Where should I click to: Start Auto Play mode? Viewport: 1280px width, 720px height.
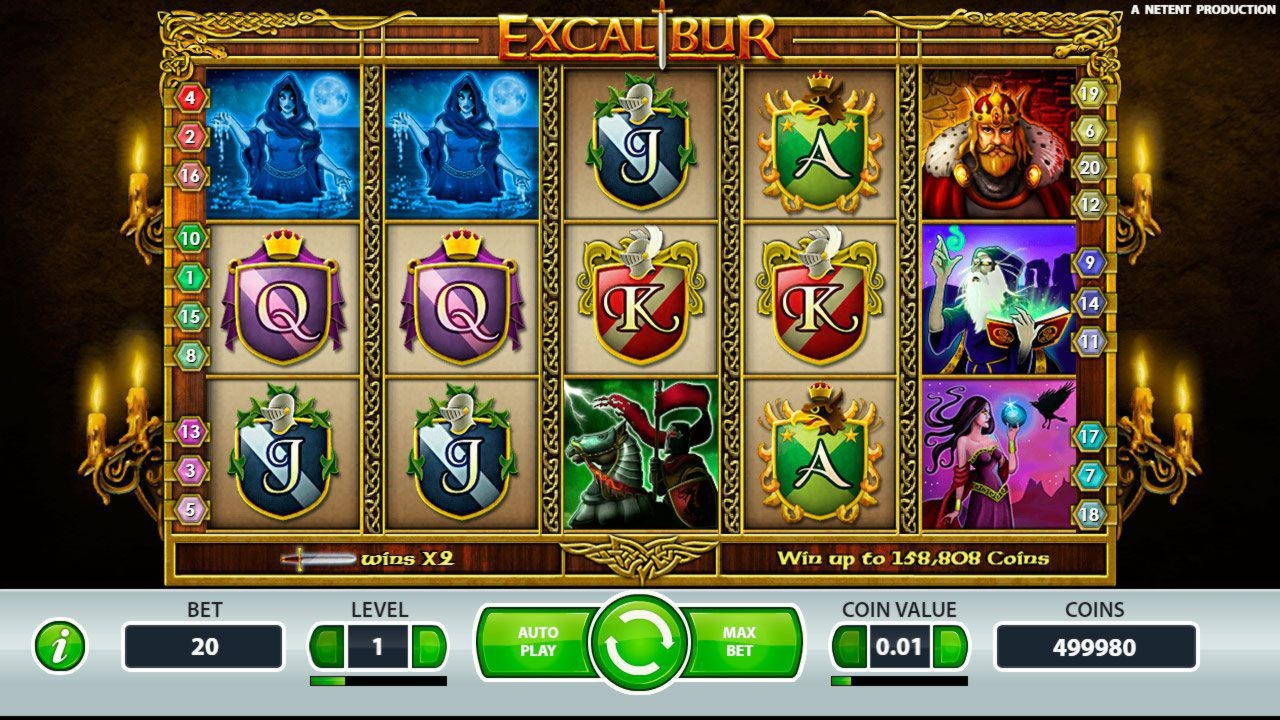click(537, 642)
